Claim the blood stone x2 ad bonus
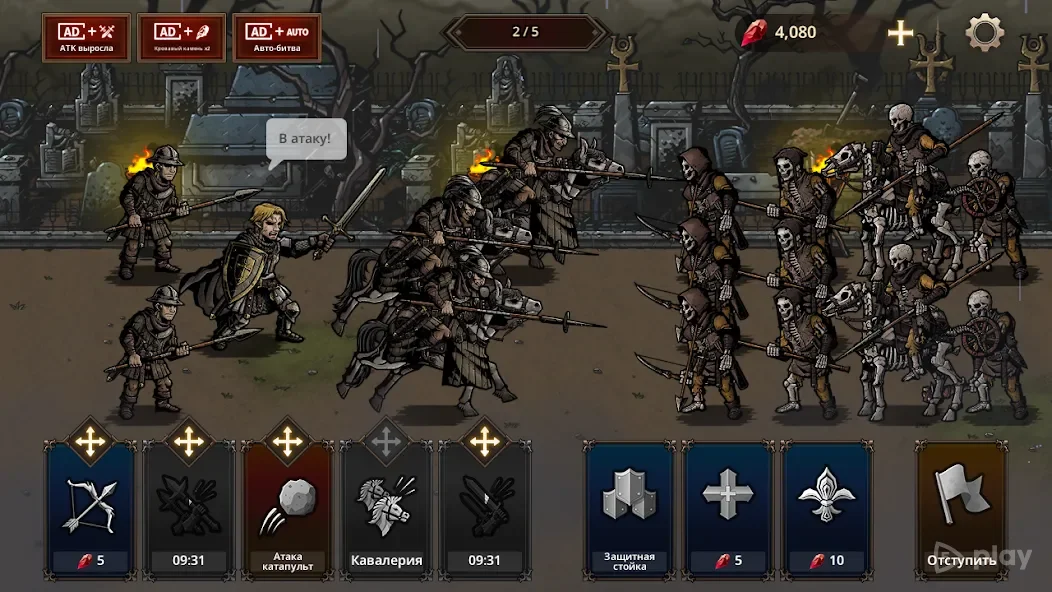The image size is (1052, 592). coord(182,38)
